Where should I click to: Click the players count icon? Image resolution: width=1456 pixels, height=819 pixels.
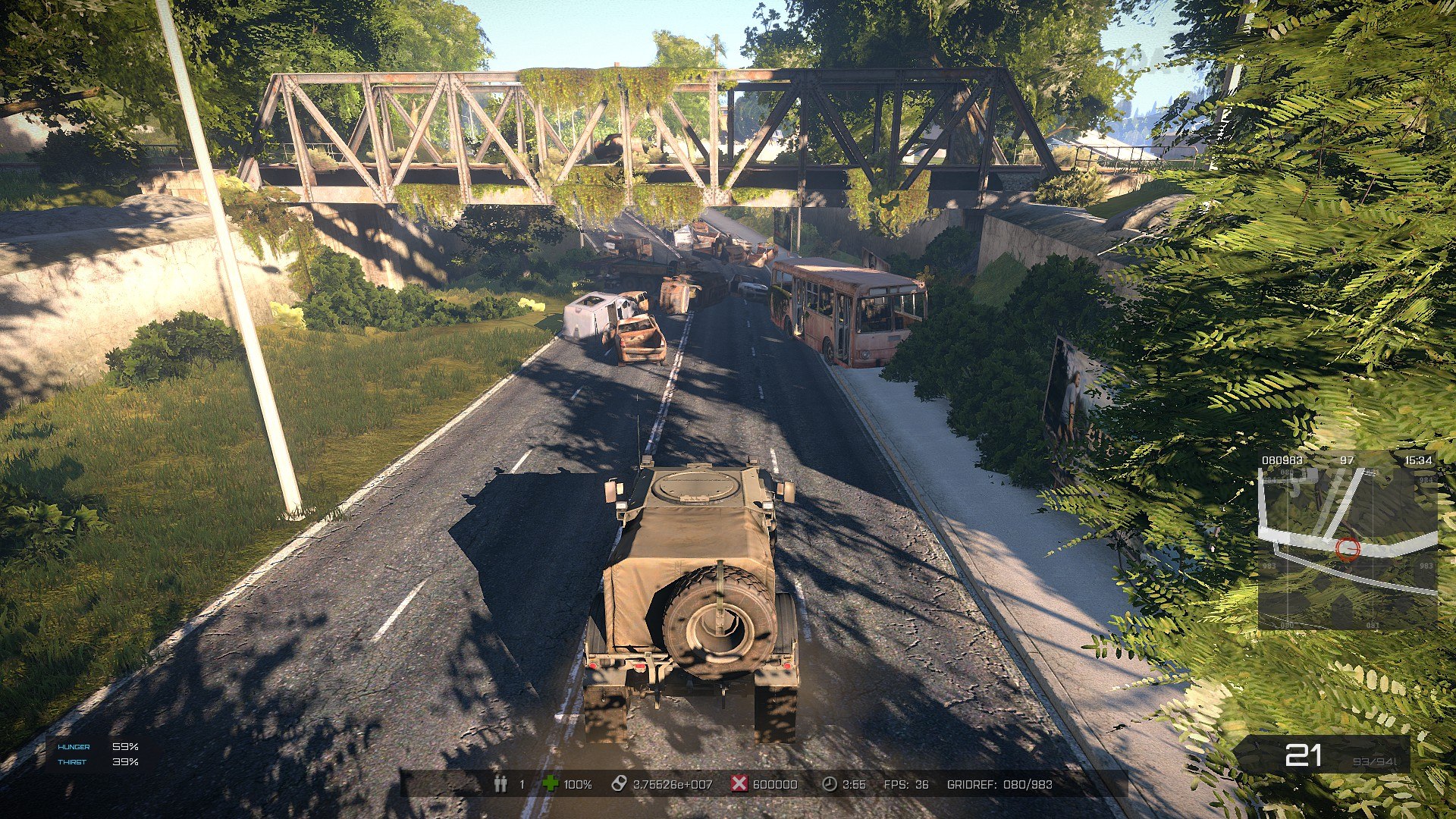[x=500, y=784]
